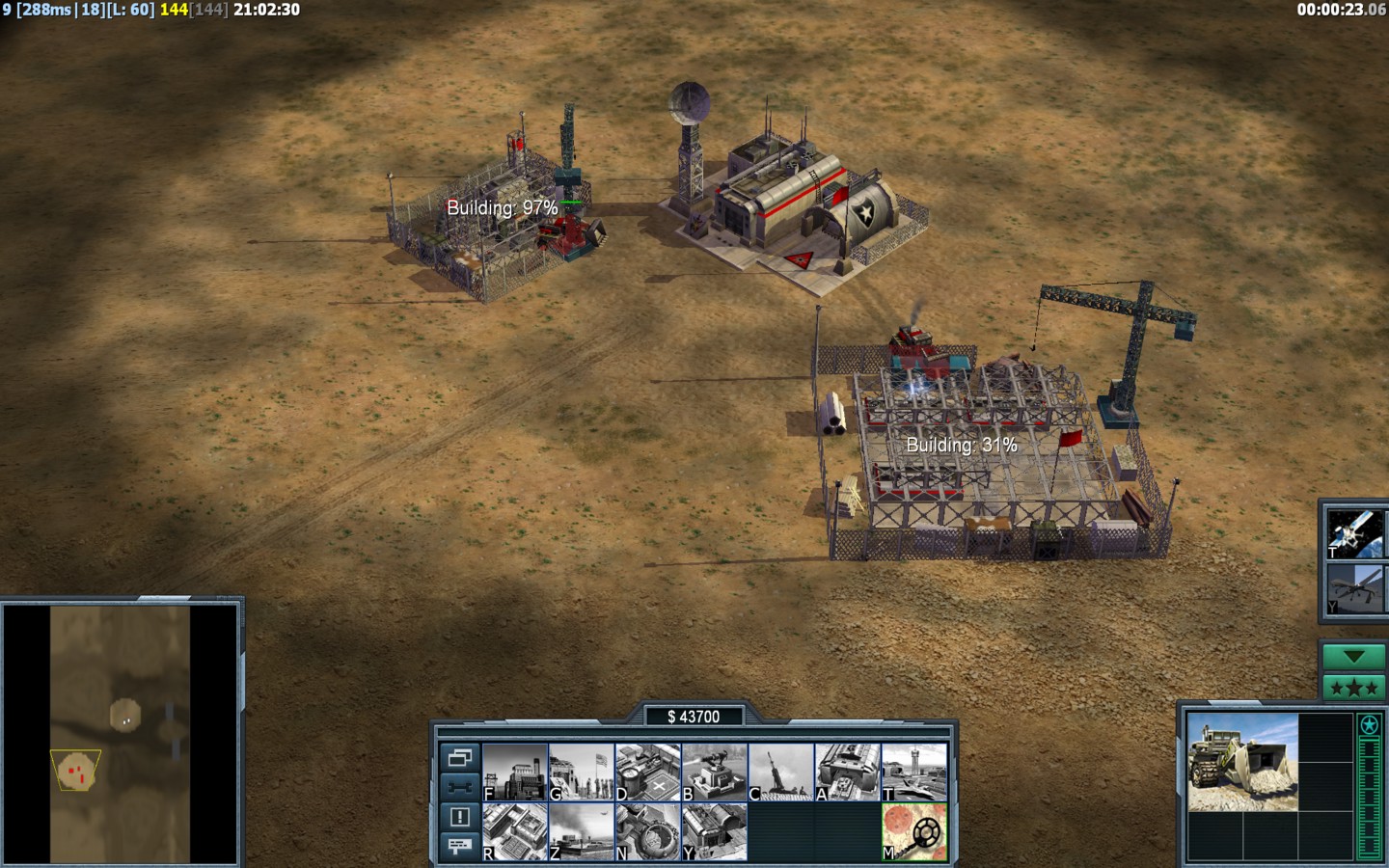Select the gun turret defense icon (B)
1389x868 pixels.
point(715,772)
